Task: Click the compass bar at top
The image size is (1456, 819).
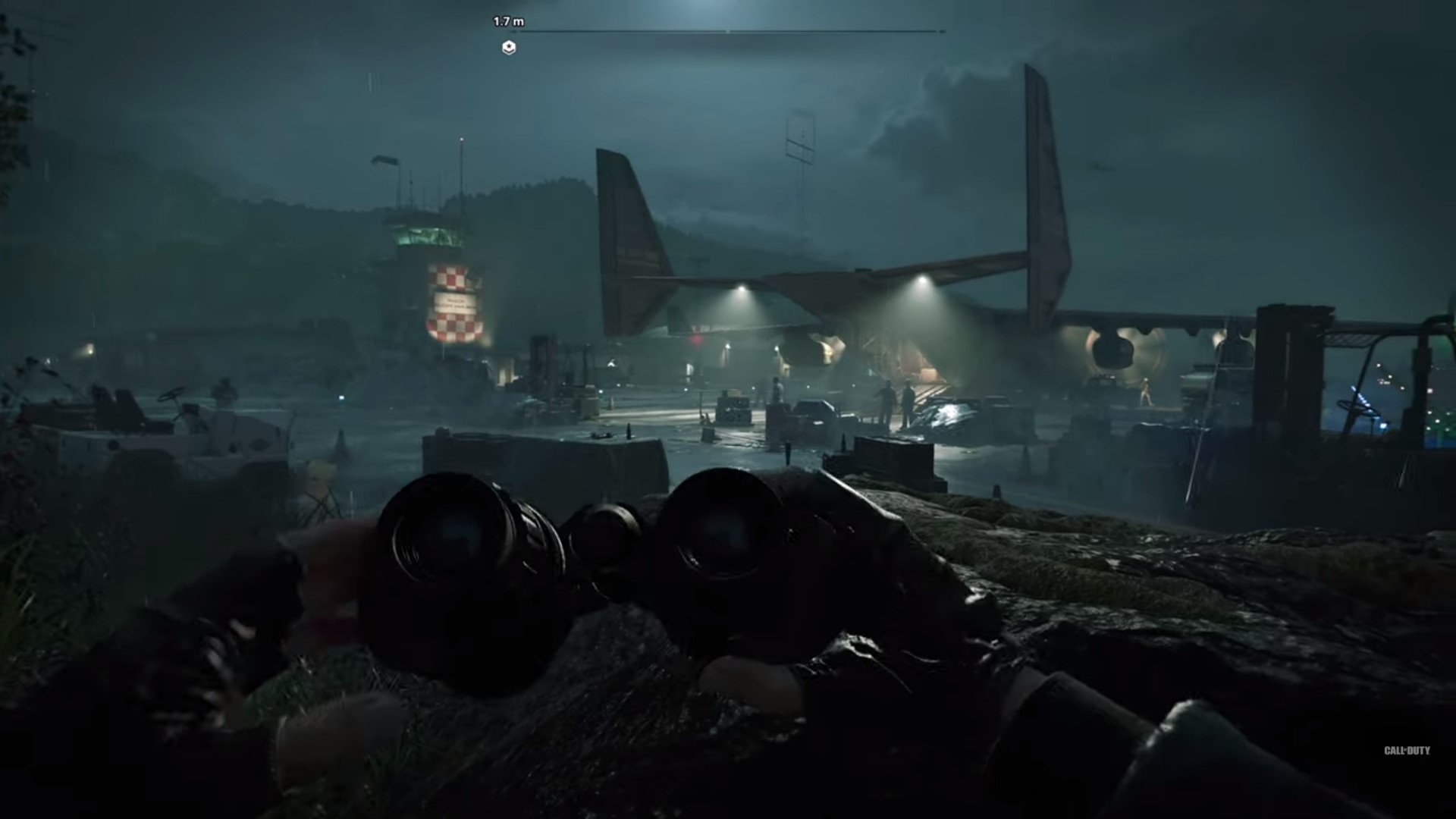Action: (728, 32)
